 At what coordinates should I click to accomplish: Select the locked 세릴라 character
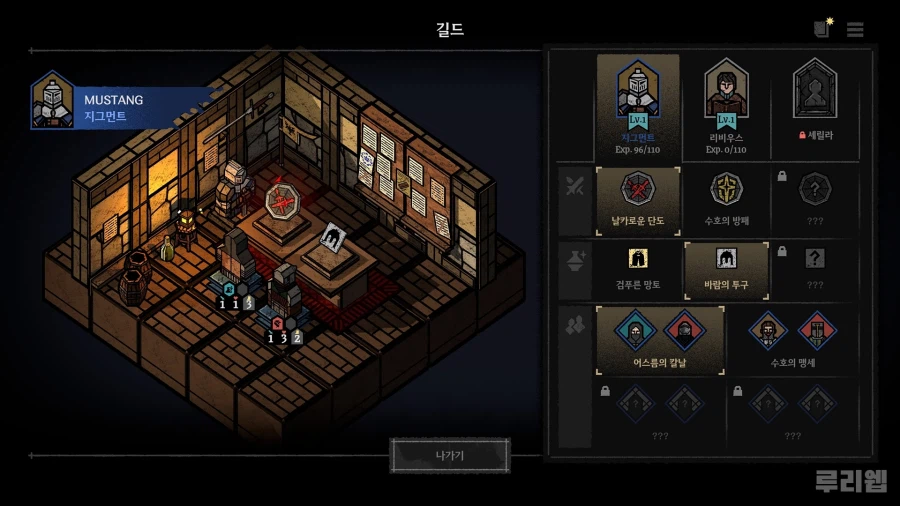pos(813,106)
